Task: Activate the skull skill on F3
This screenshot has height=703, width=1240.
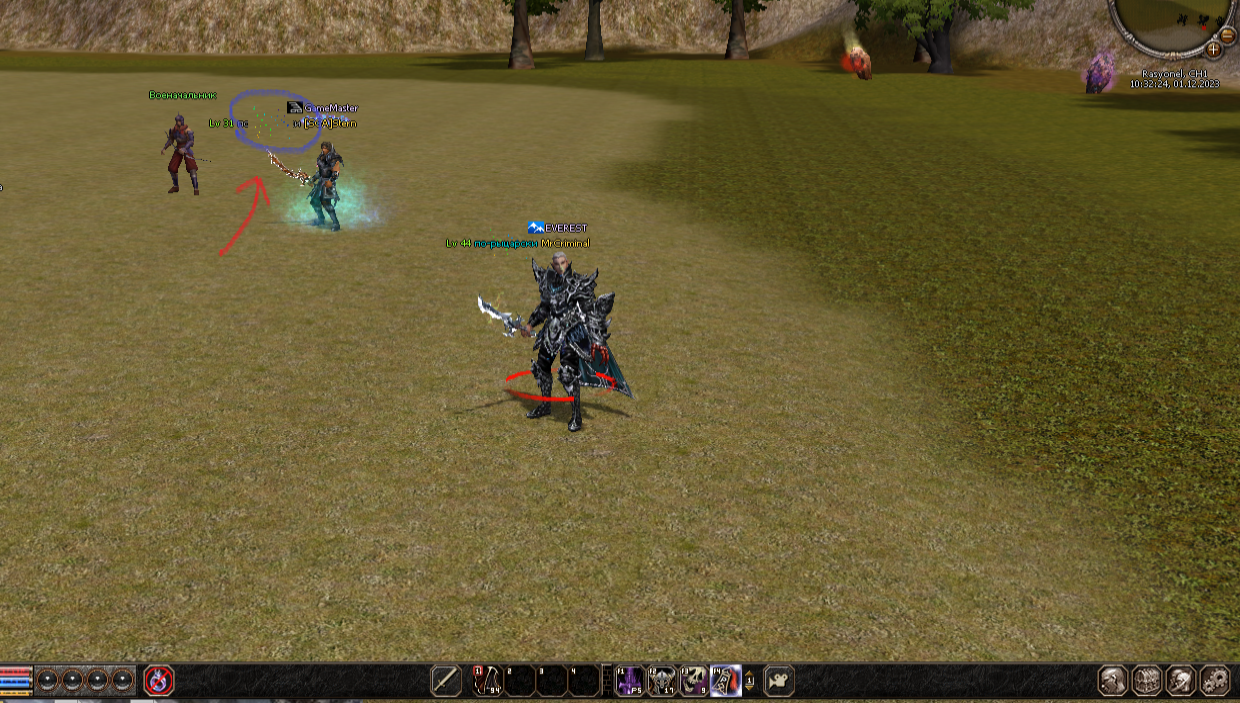Action: [x=694, y=681]
